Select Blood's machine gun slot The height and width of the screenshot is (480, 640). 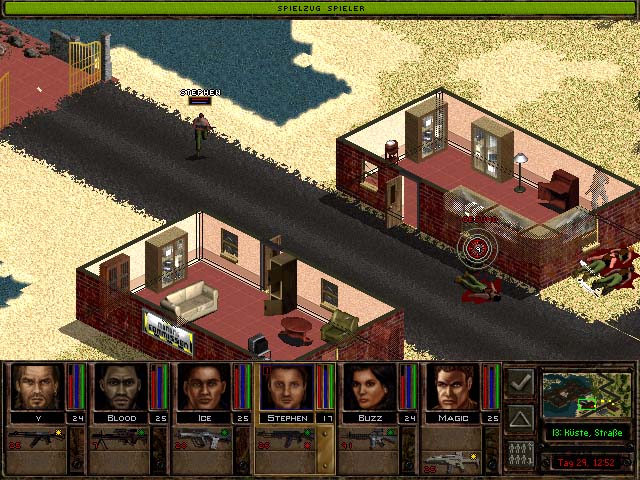click(121, 438)
